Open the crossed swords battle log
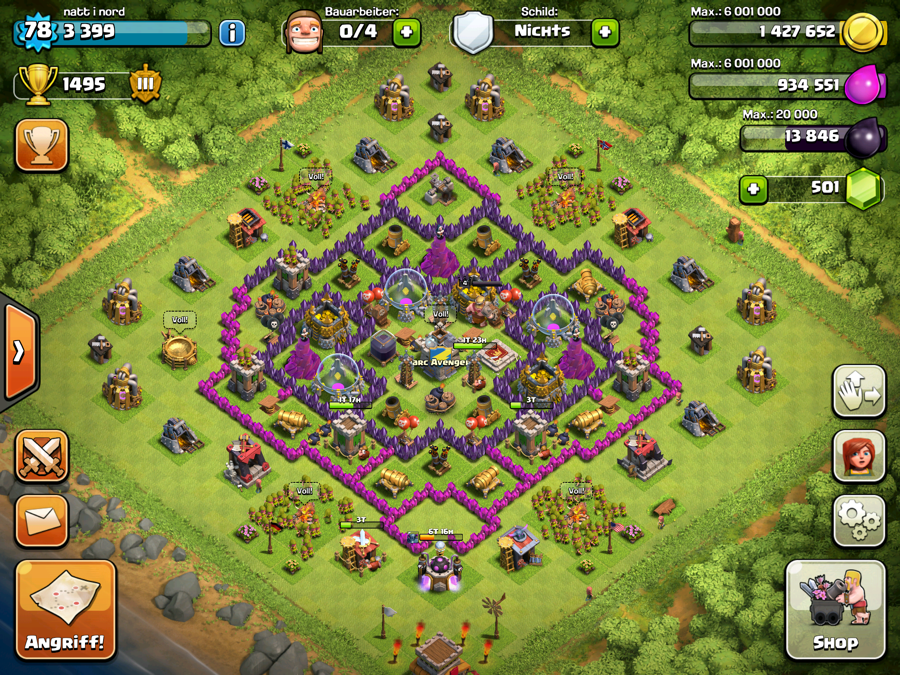Image resolution: width=900 pixels, height=675 pixels. click(42, 457)
